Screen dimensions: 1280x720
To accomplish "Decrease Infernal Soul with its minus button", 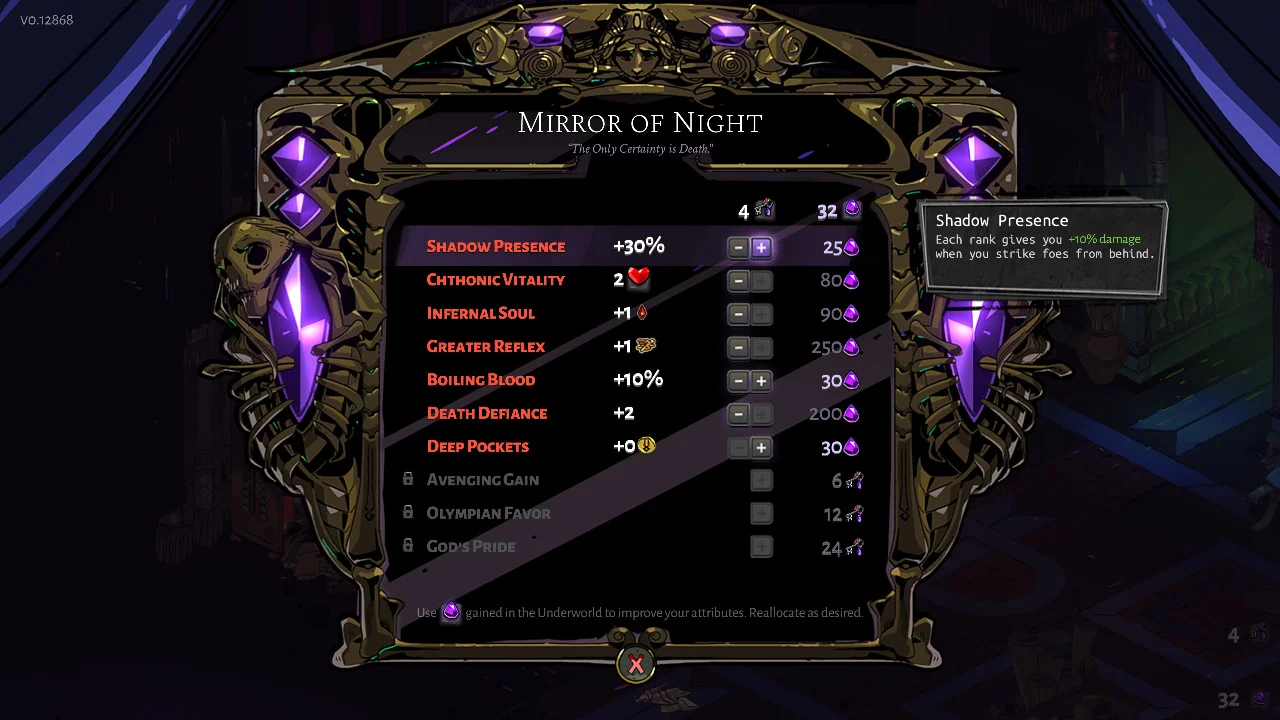I will click(738, 314).
